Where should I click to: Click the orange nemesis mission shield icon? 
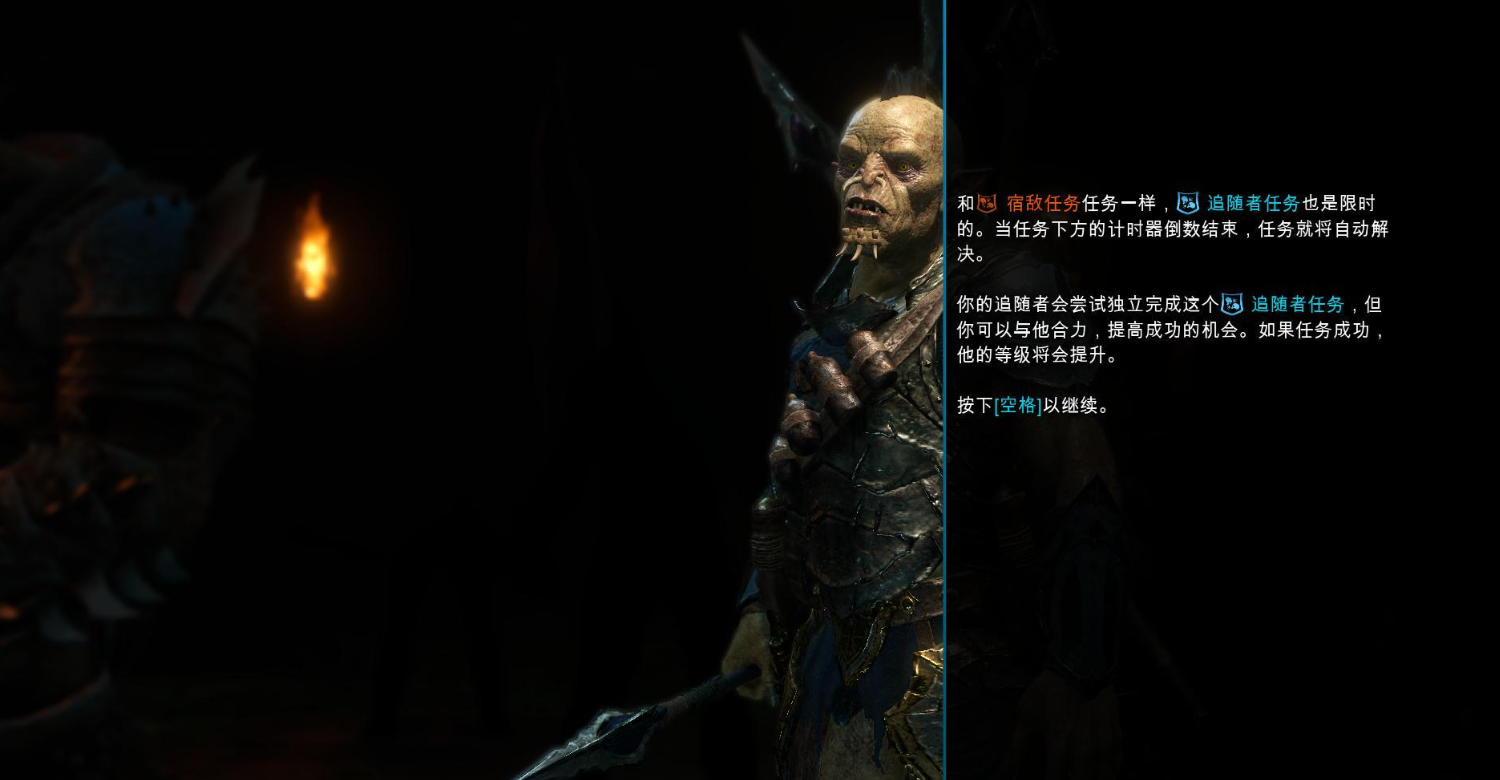985,203
